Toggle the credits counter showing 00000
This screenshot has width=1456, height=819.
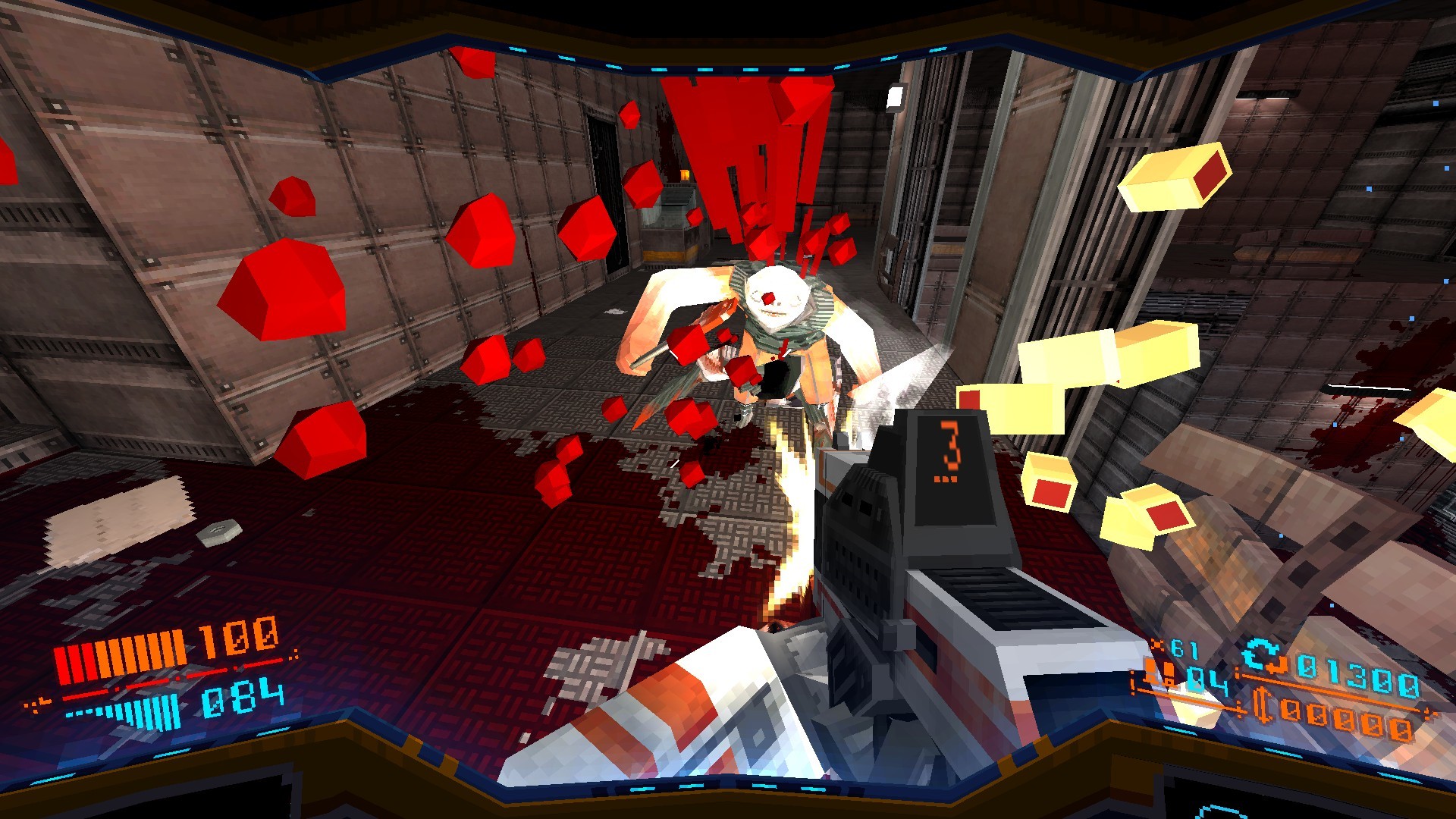[x=1348, y=718]
